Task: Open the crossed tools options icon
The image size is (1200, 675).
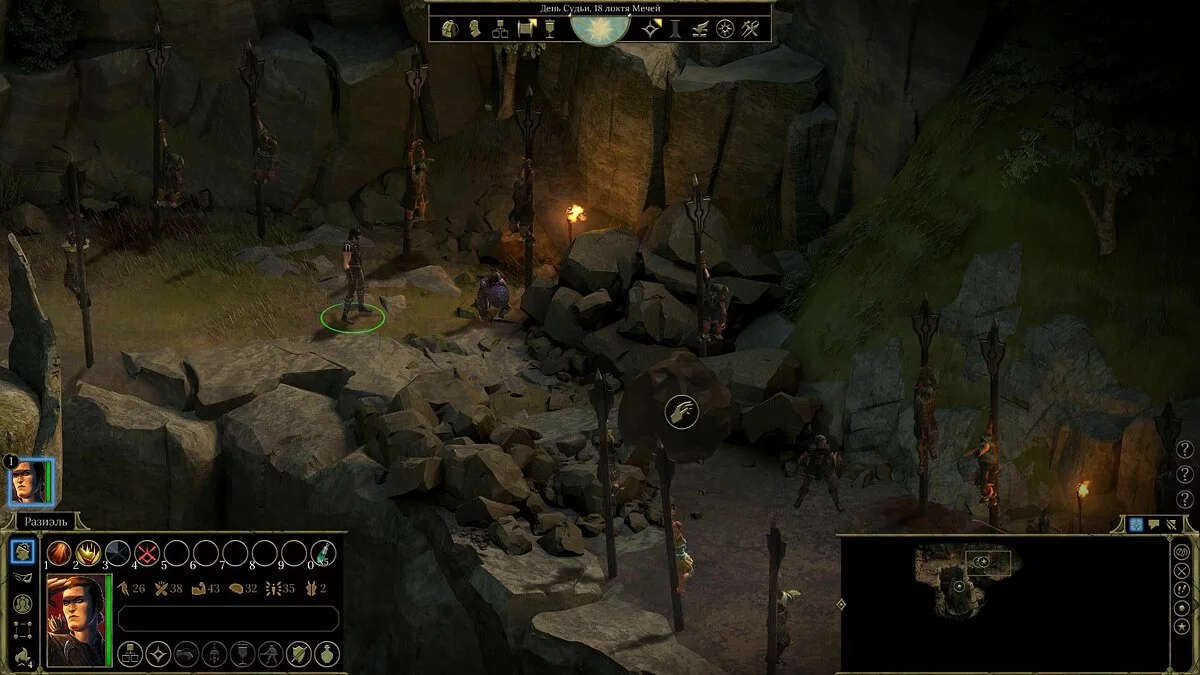Action: point(752,28)
